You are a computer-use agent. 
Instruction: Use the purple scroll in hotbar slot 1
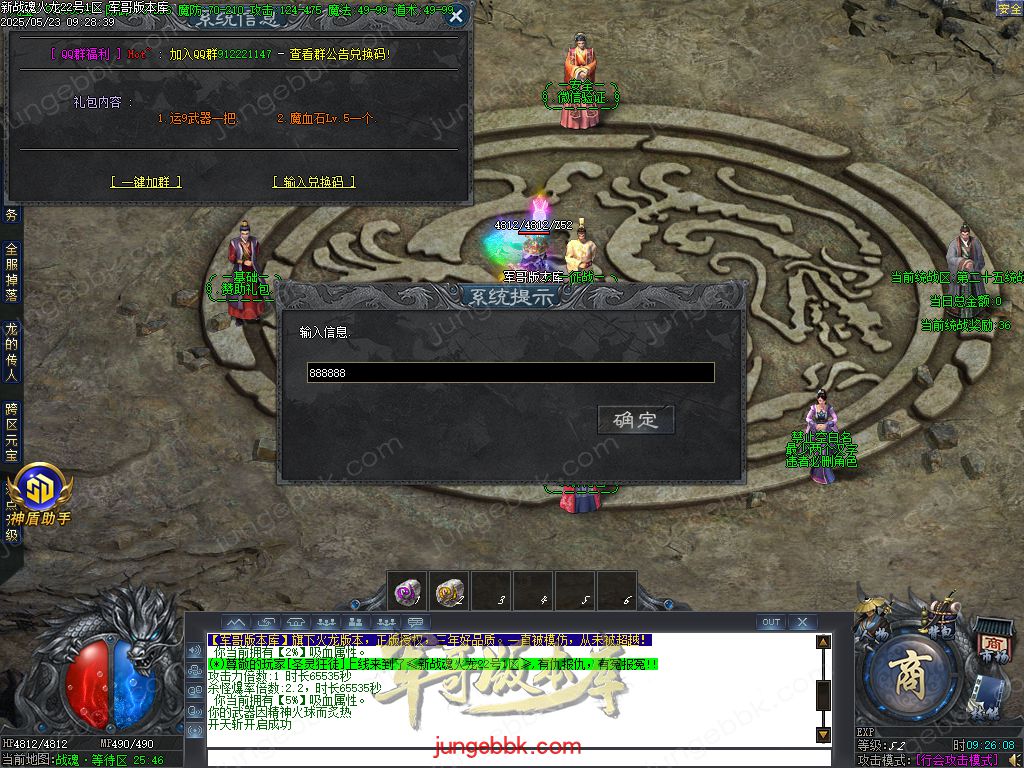pyautogui.click(x=407, y=592)
